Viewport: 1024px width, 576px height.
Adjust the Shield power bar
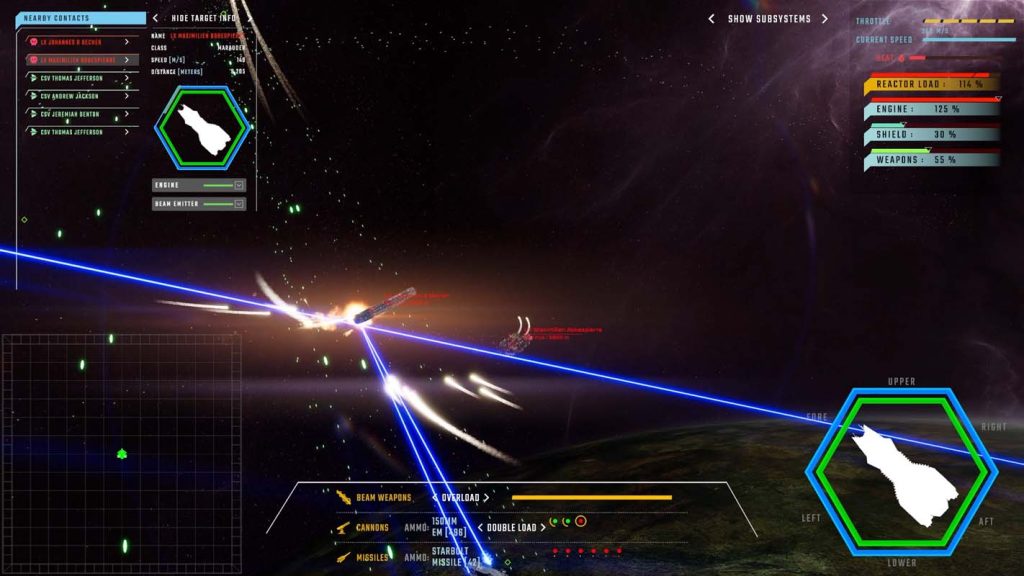(932, 134)
